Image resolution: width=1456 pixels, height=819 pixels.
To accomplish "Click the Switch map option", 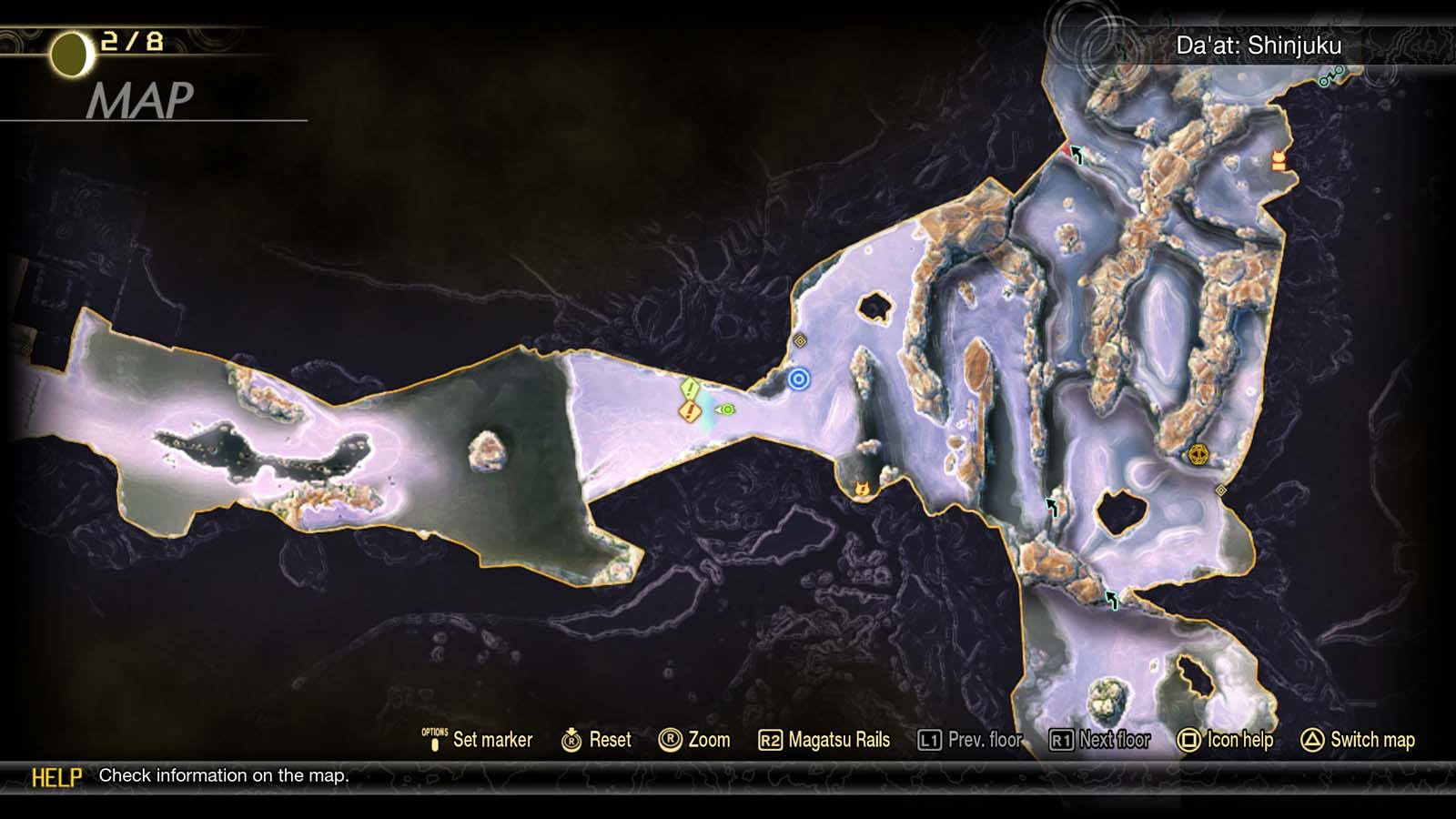I will 1358,740.
